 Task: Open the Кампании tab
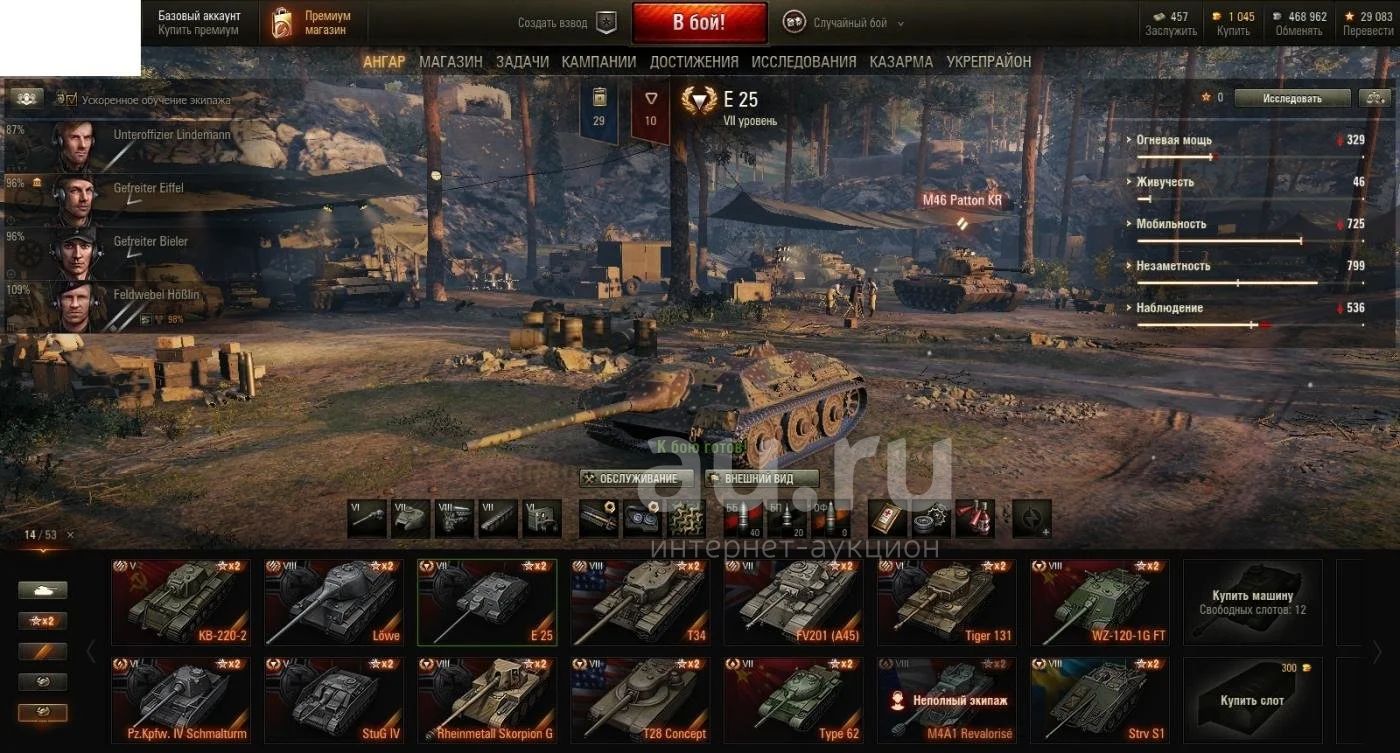pyautogui.click(x=599, y=62)
